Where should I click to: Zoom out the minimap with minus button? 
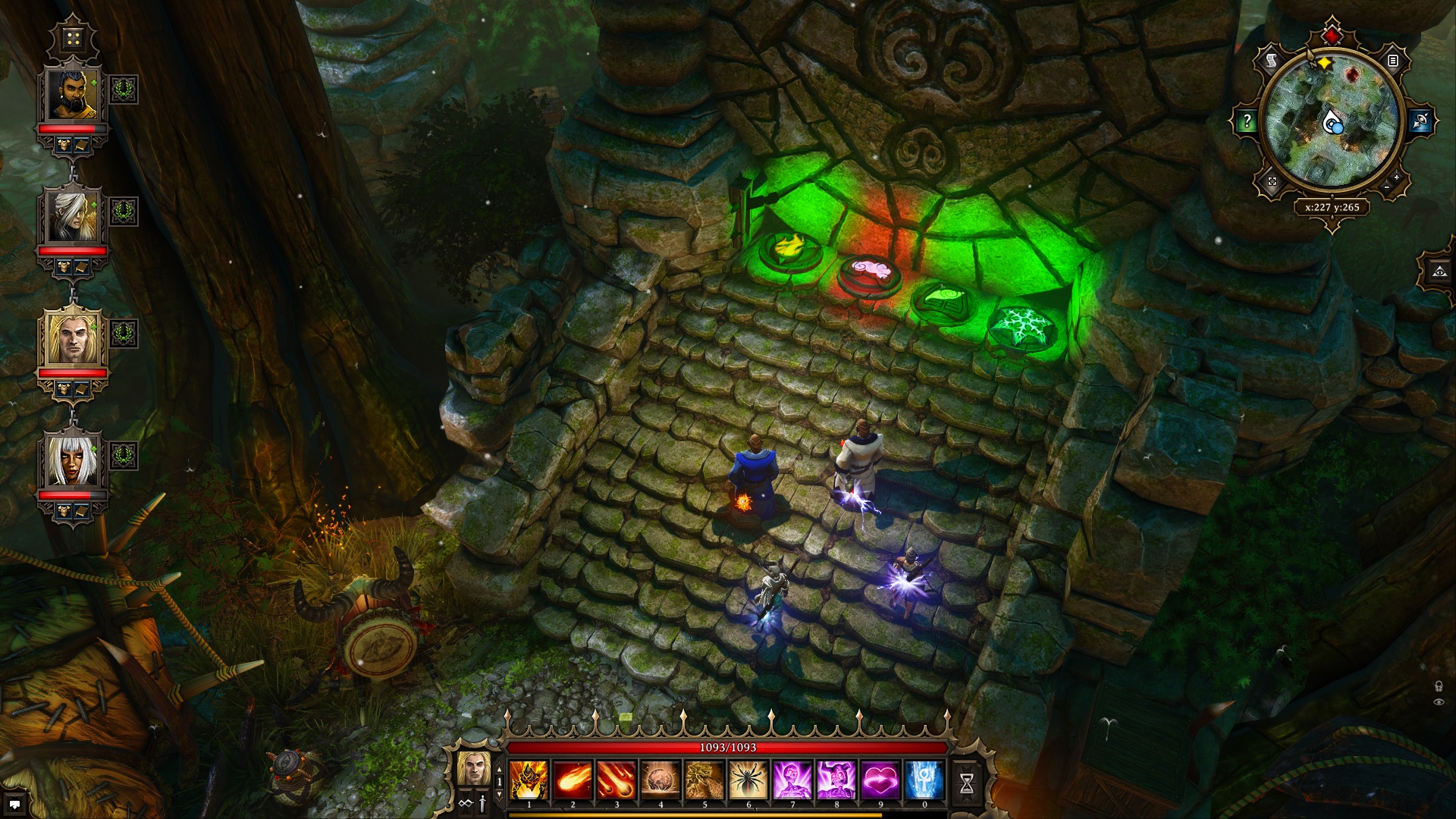click(1387, 187)
